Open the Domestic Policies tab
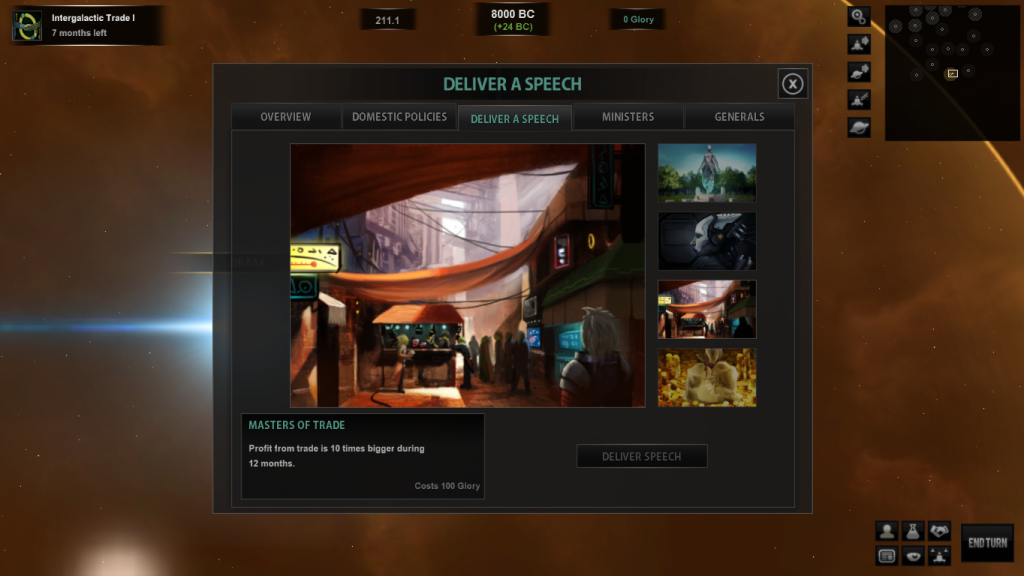Viewport: 1024px width, 576px height. pyautogui.click(x=399, y=117)
